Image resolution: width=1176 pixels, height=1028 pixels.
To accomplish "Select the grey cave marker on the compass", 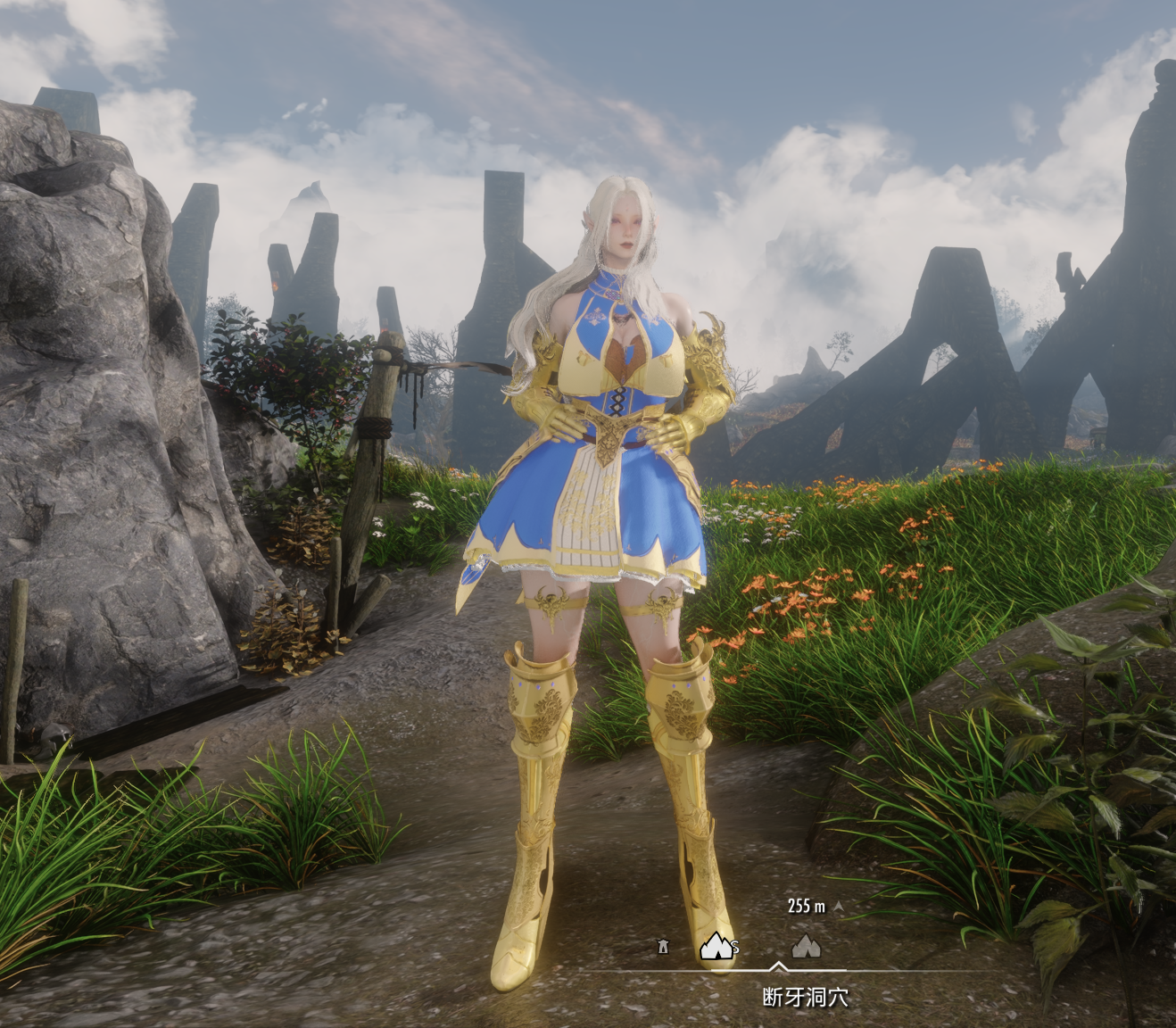I will click(x=806, y=945).
